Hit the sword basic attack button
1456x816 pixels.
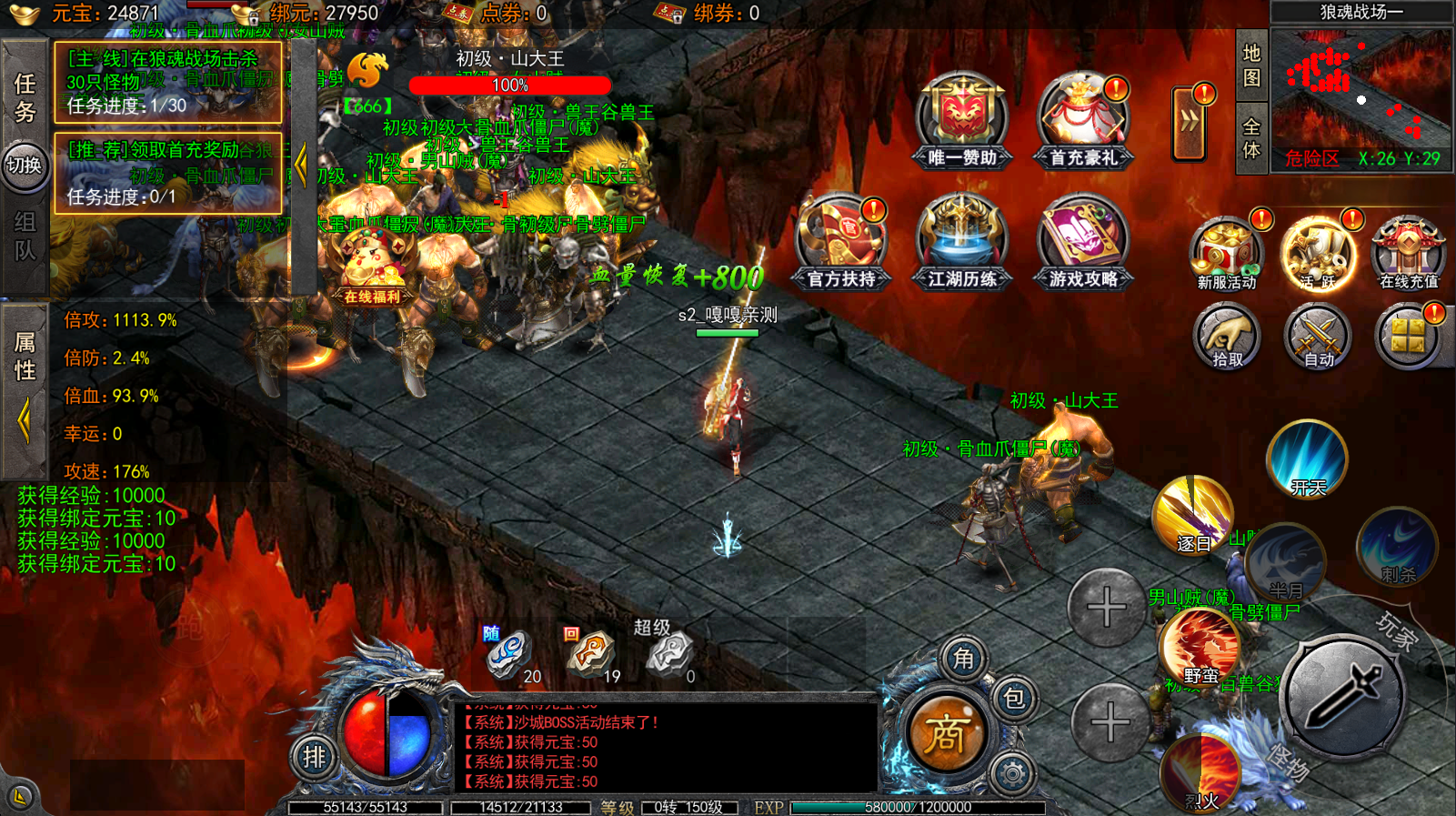tap(1342, 698)
